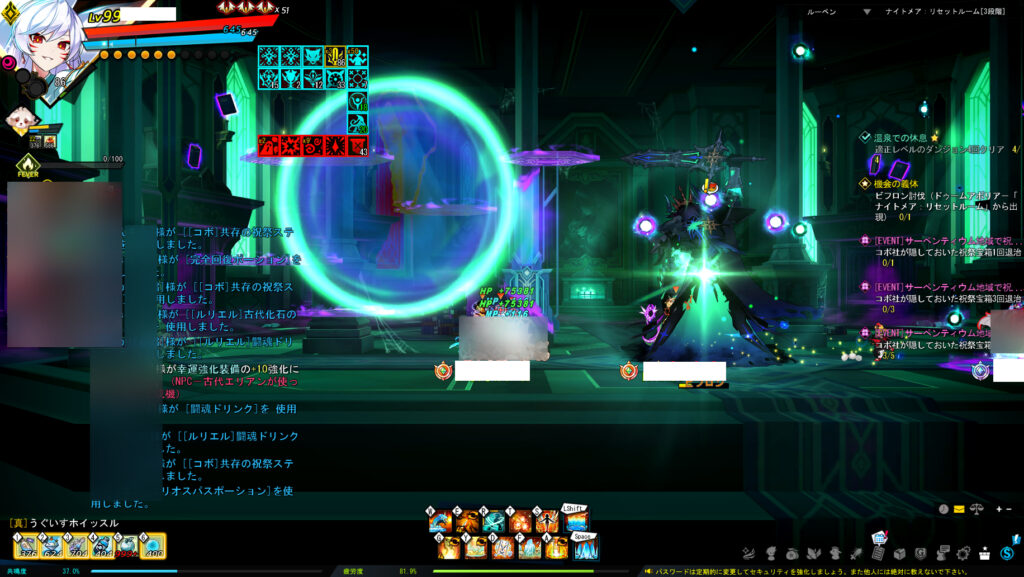Viewport: 1024px width, 577px height.
Task: Open the balance scales icon
Action: coord(975,509)
